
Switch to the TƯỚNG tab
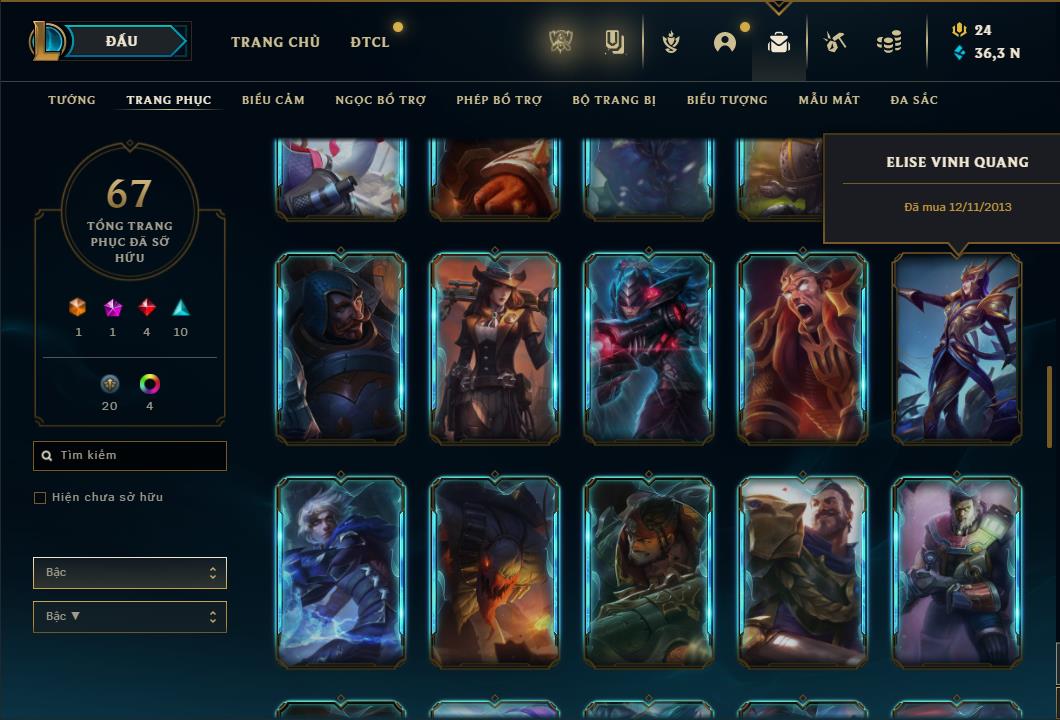click(x=72, y=100)
